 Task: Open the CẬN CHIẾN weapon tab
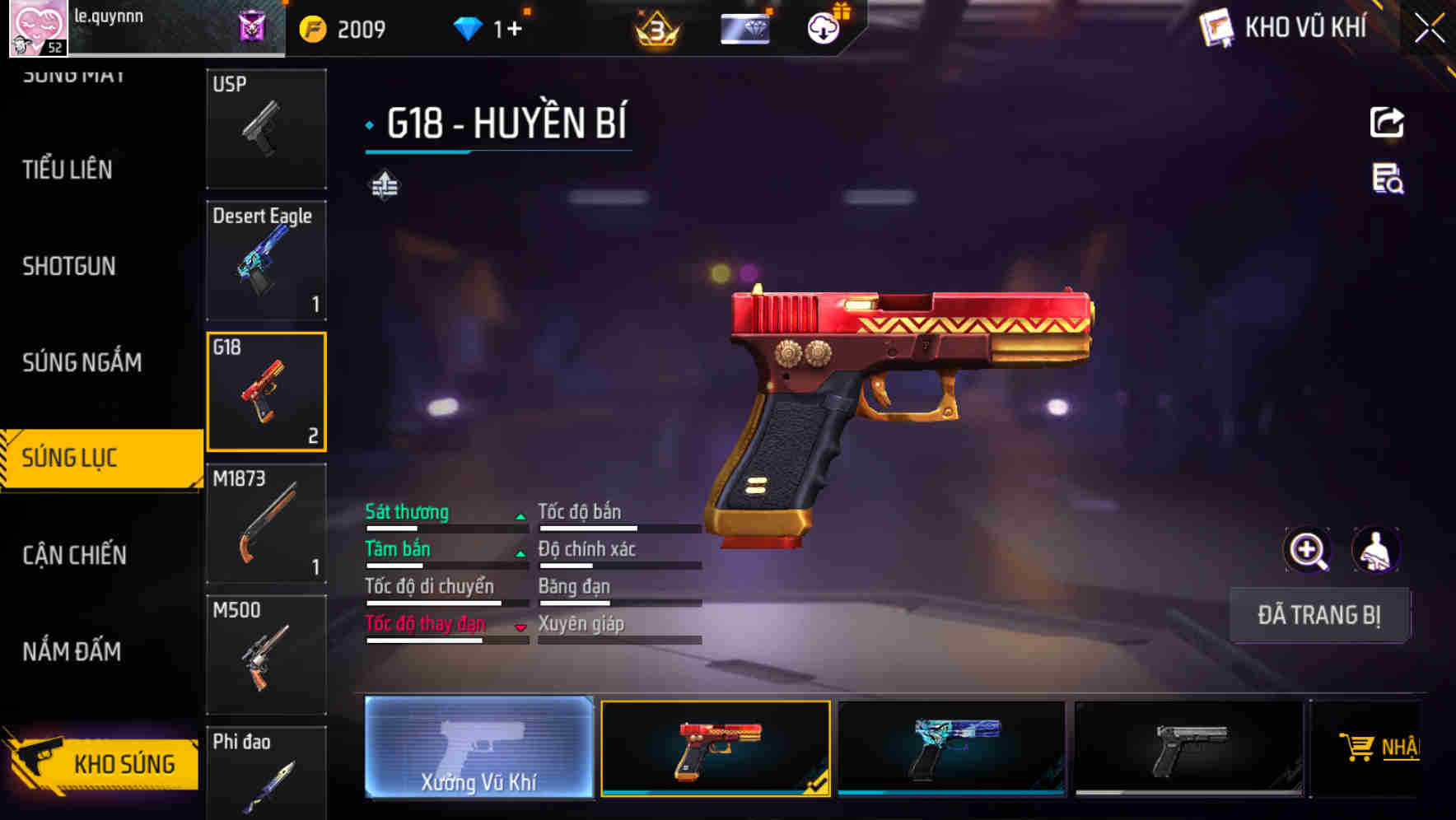[x=72, y=556]
